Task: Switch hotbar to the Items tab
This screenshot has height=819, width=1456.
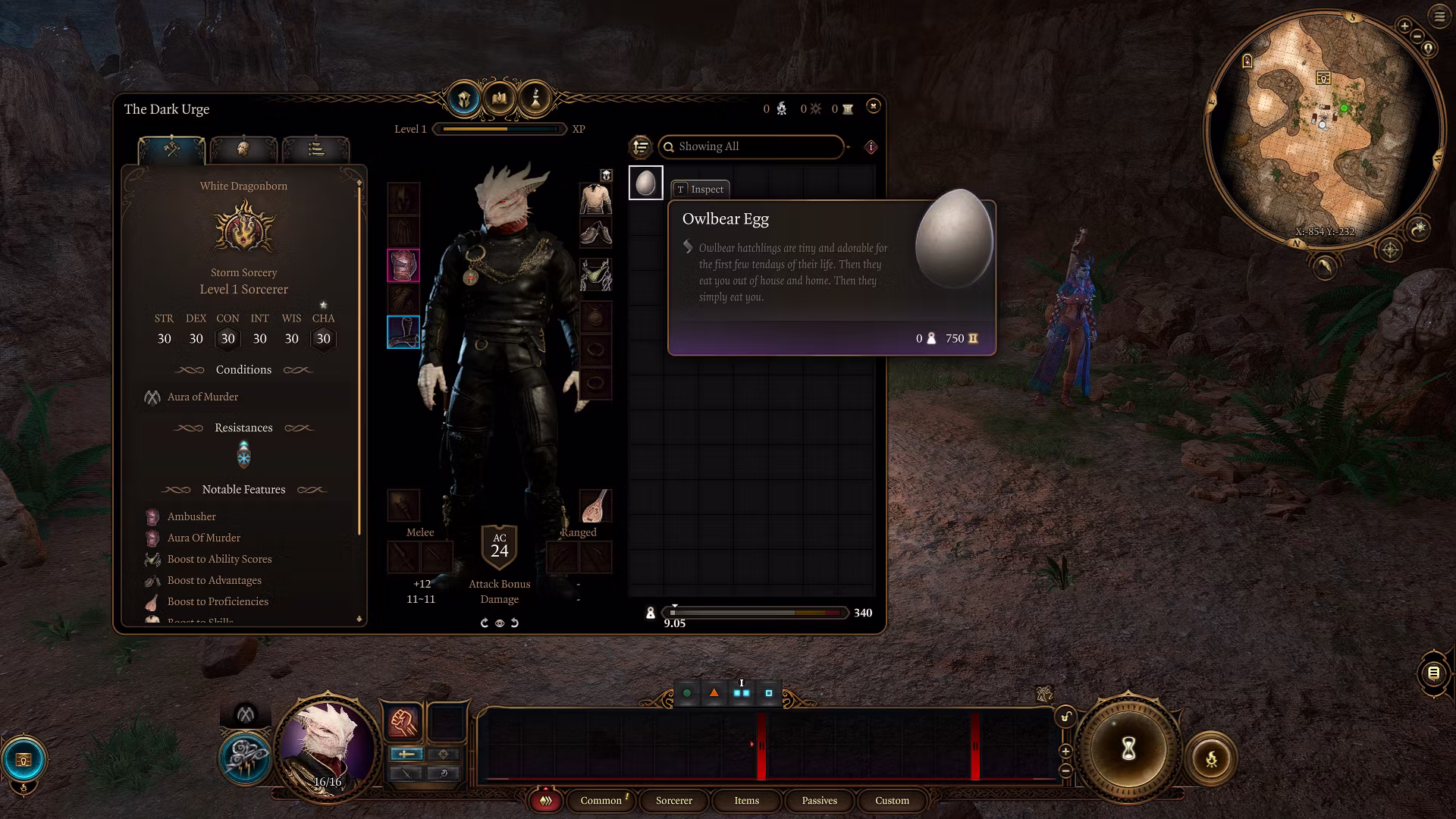Action: (x=746, y=801)
